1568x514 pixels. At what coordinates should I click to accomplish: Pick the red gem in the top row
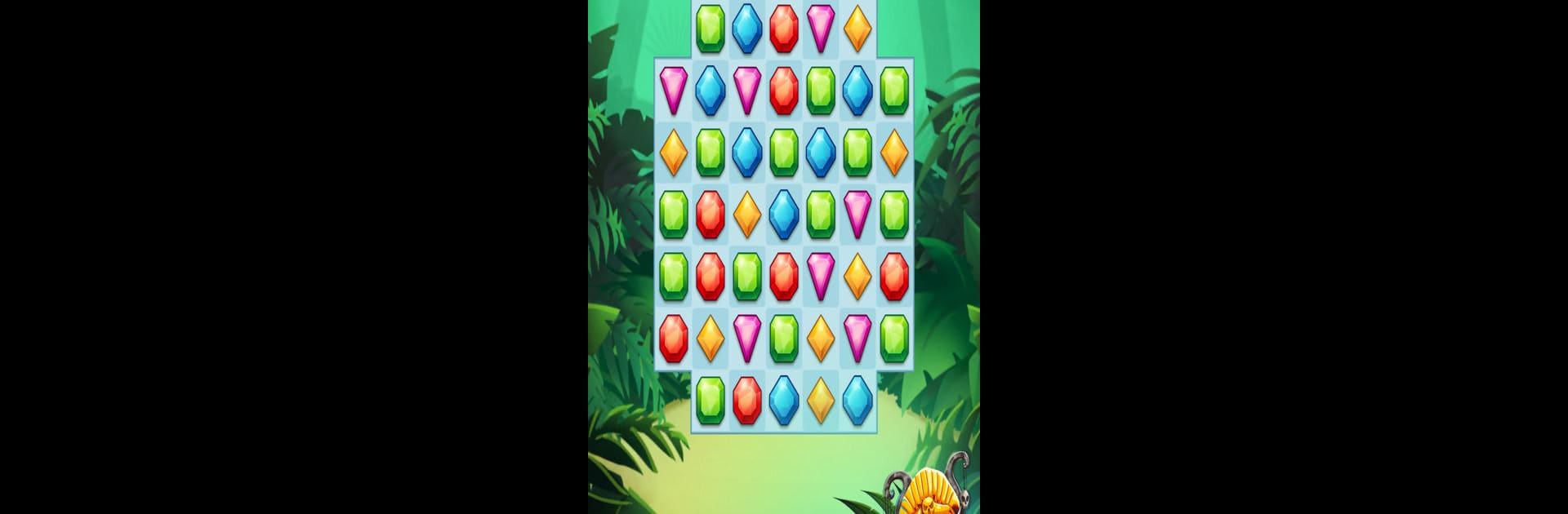click(783, 29)
